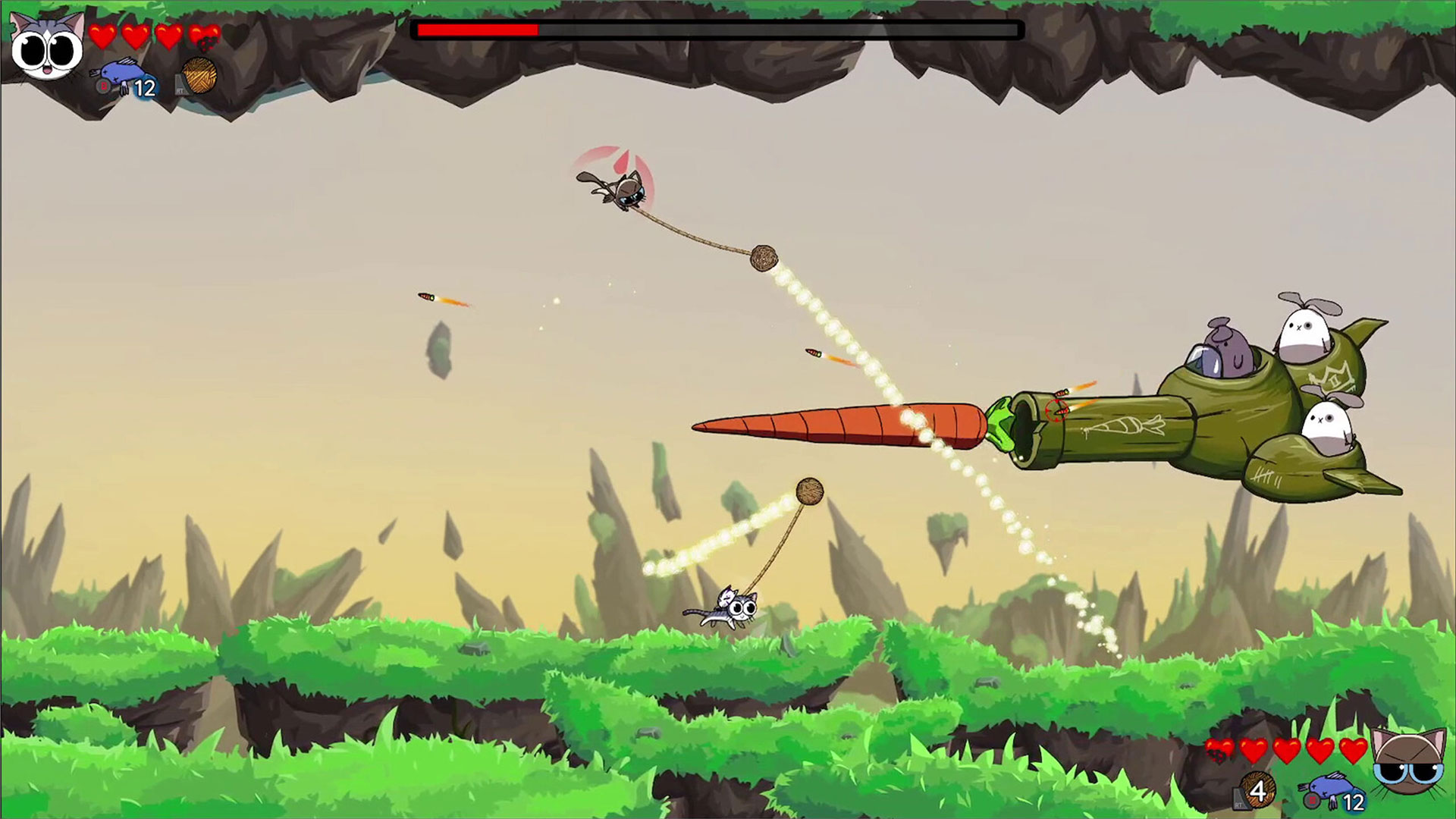Viewport: 1456px width, 819px height.
Task: Select the yarn ball icon with RT prompt
Action: [199, 76]
